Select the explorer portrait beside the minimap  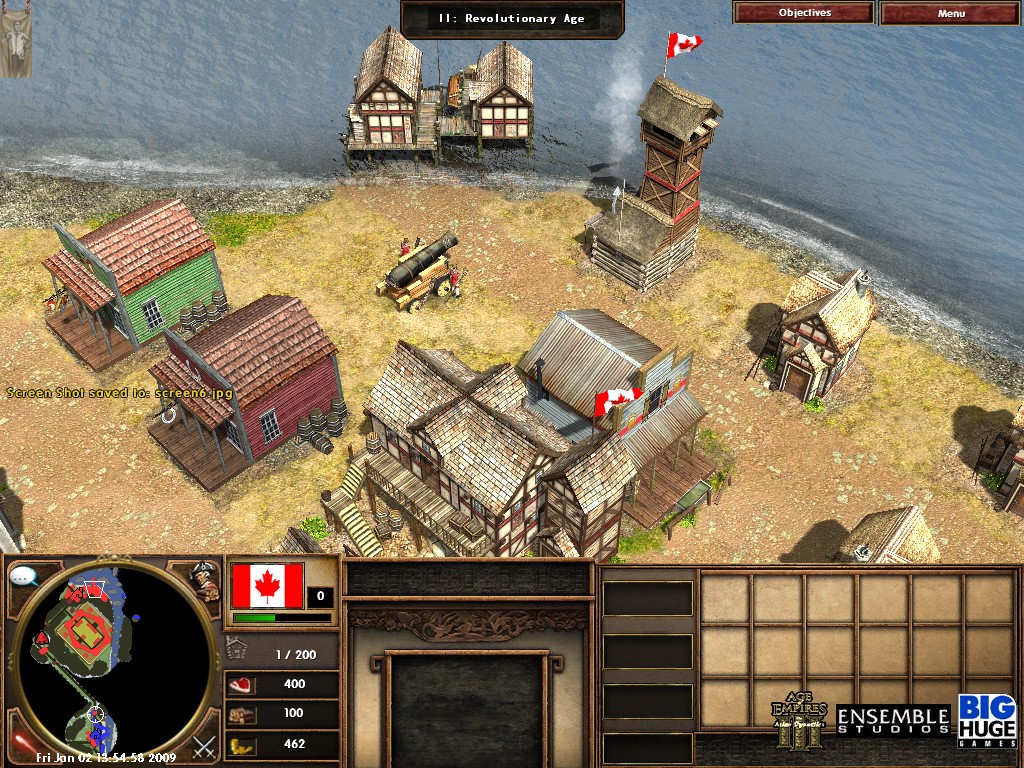(206, 581)
